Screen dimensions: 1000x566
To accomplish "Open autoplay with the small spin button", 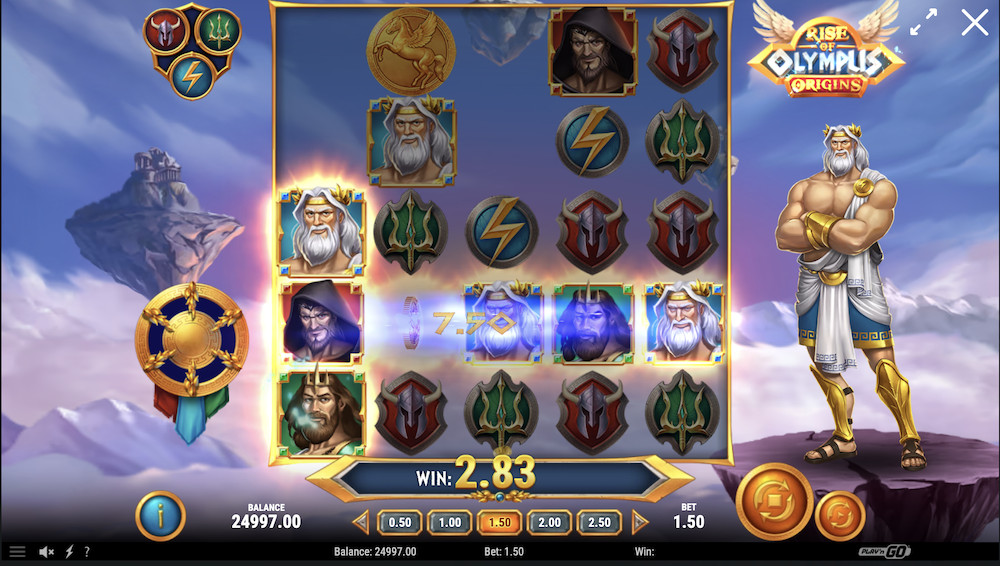I will coord(839,516).
